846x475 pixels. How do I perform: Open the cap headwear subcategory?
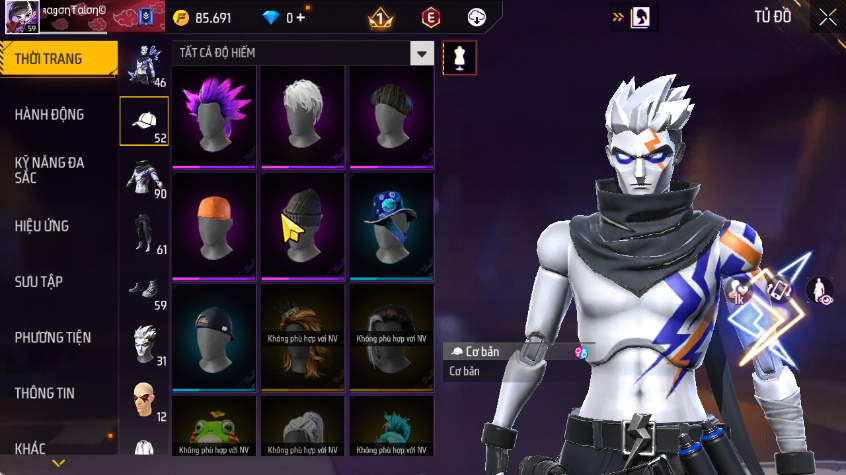point(144,121)
